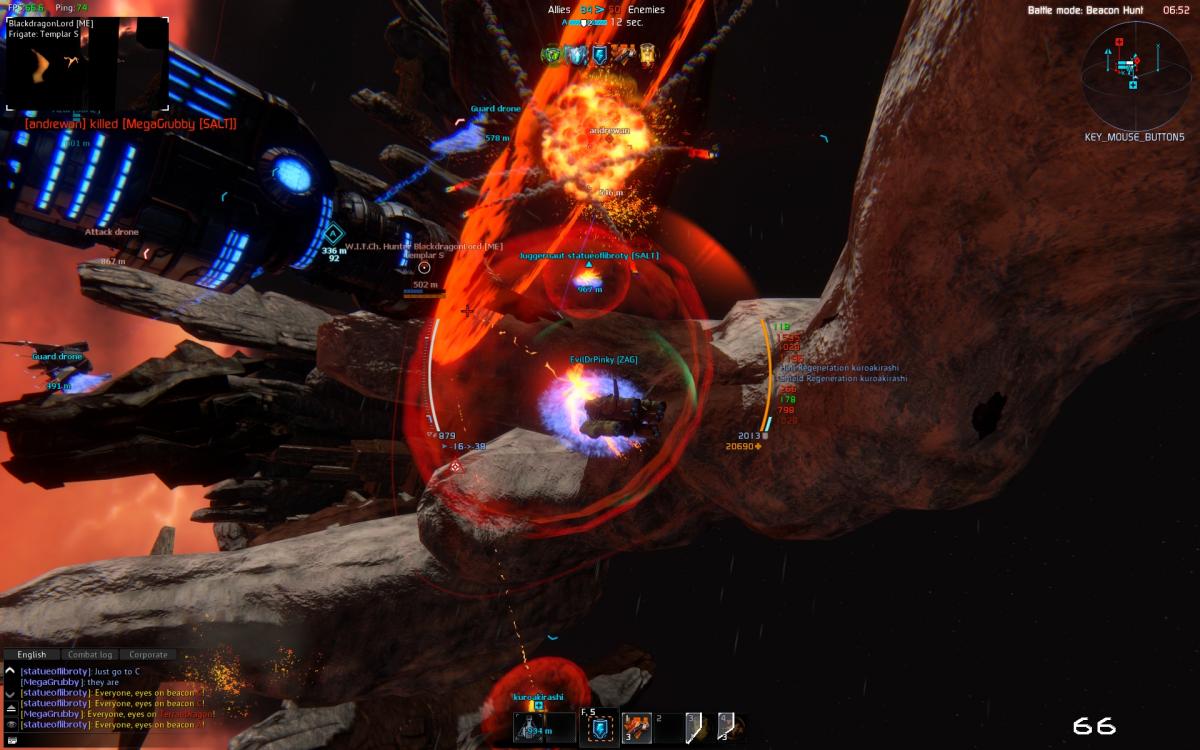Click the radar minimap
This screenshot has width=1200, height=750.
click(1133, 73)
